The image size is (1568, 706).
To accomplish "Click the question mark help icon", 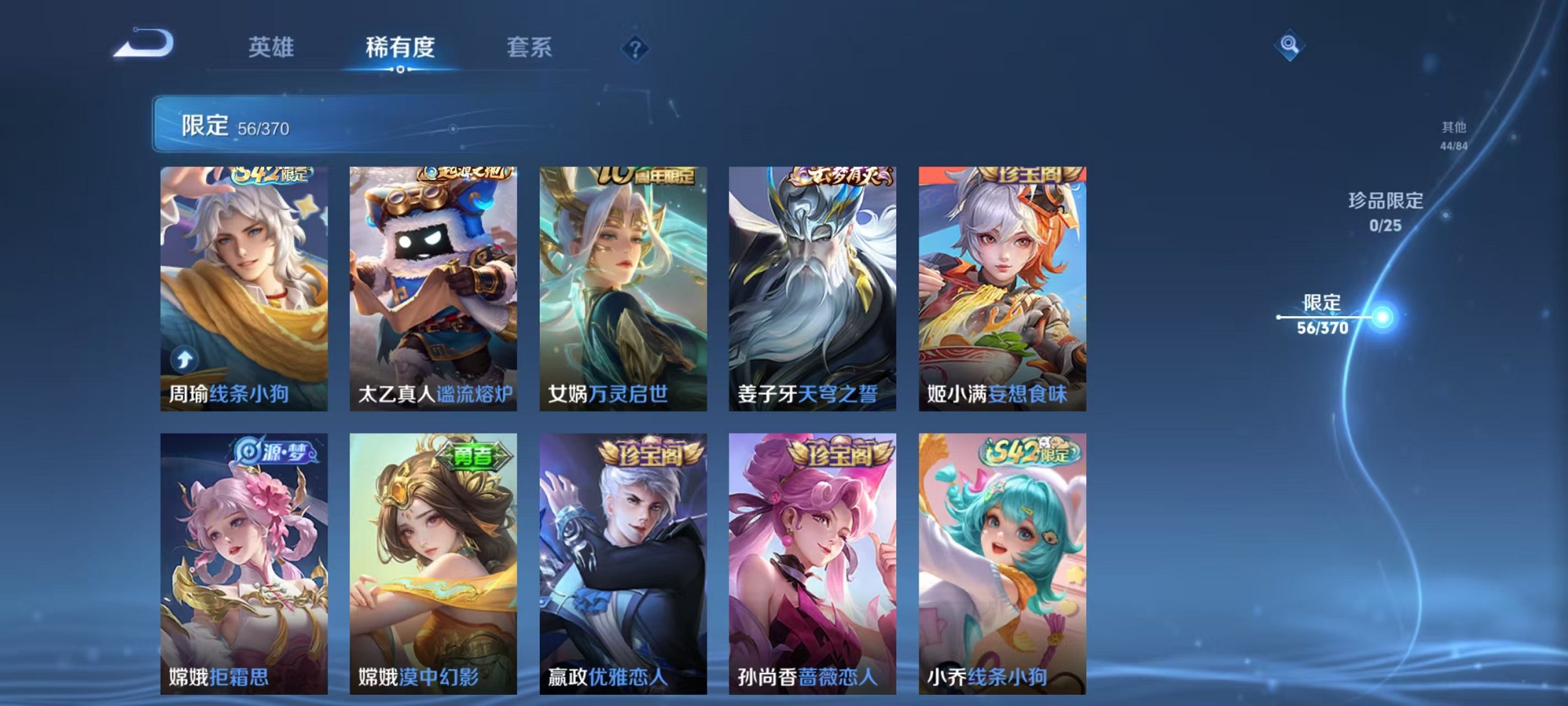I will pos(636,49).
